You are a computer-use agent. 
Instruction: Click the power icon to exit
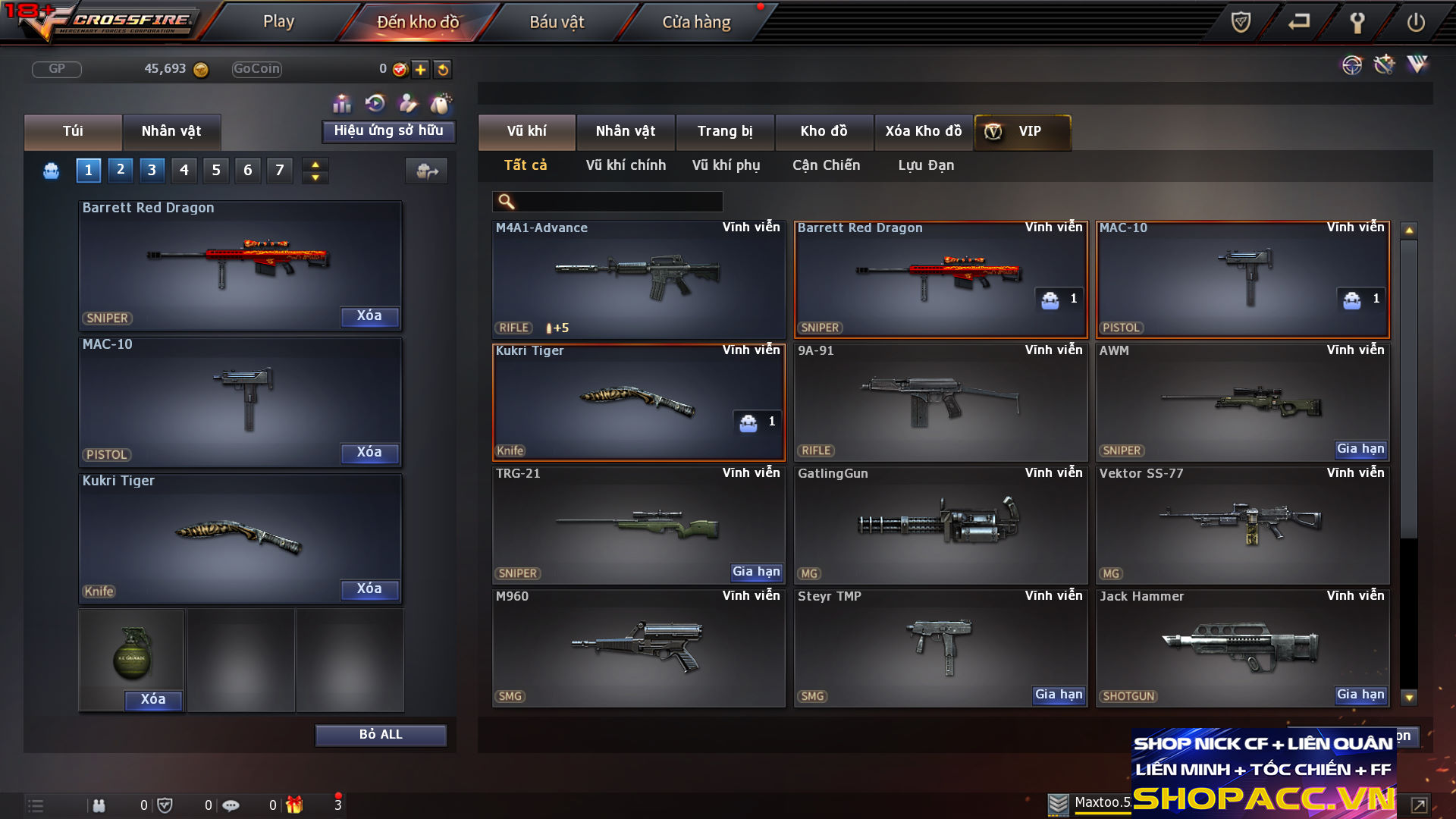(1416, 22)
